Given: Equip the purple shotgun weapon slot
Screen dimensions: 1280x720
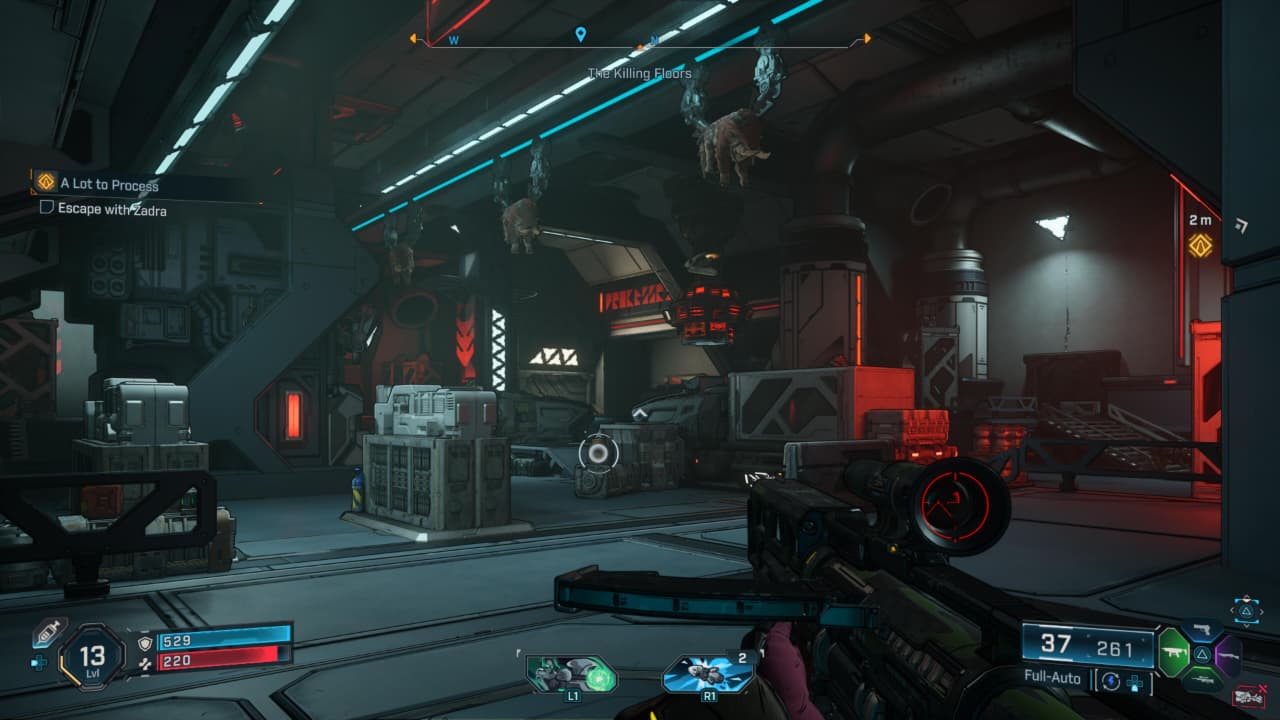Looking at the screenshot, I should (x=1229, y=654).
